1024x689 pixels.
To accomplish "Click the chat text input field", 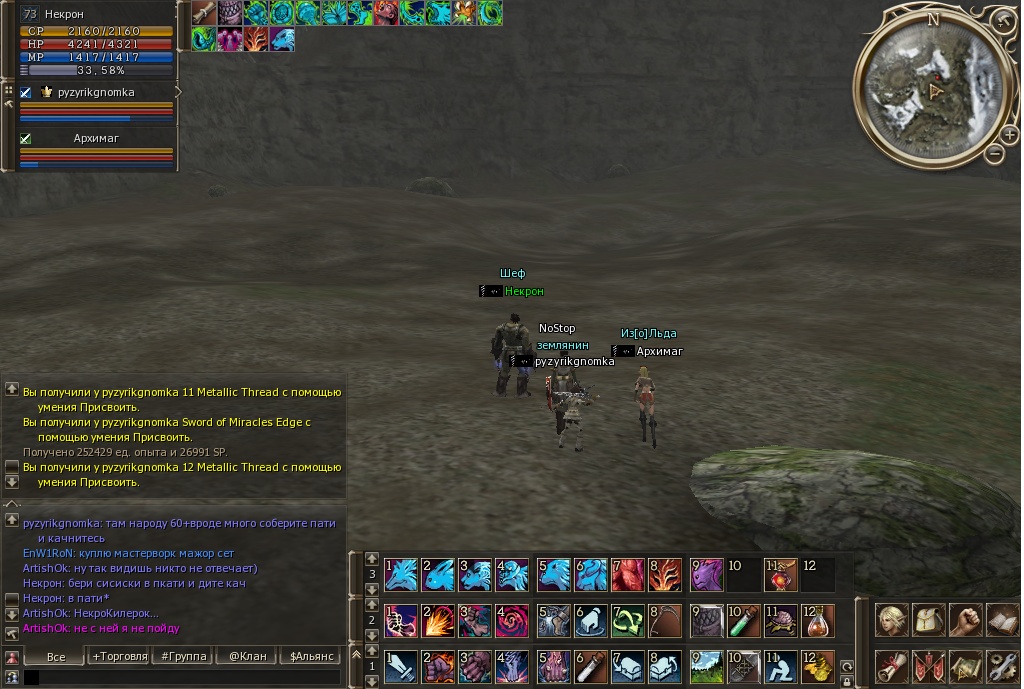I will tap(185, 678).
